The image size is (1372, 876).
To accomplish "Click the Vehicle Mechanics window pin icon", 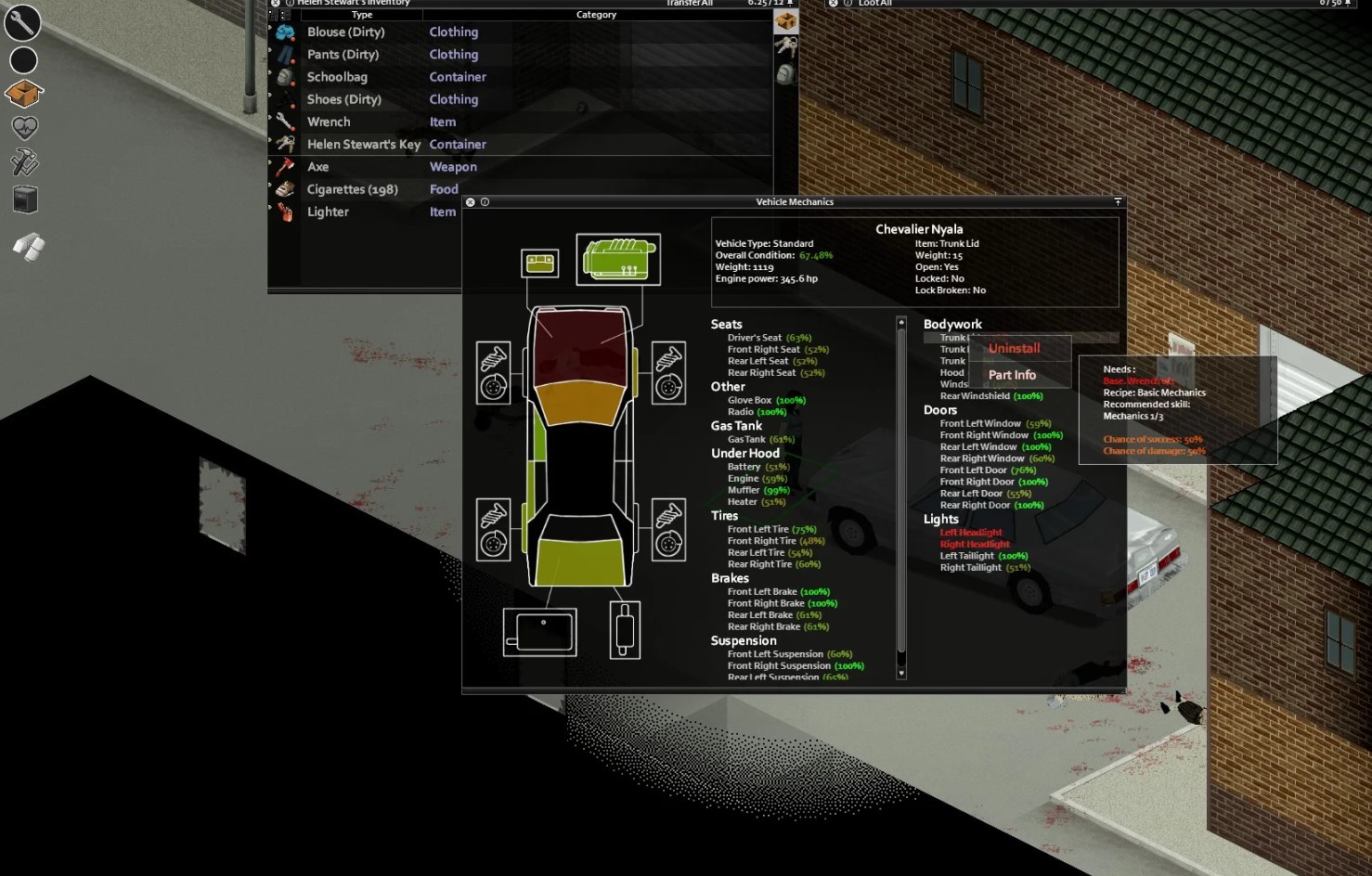I will 1117,201.
